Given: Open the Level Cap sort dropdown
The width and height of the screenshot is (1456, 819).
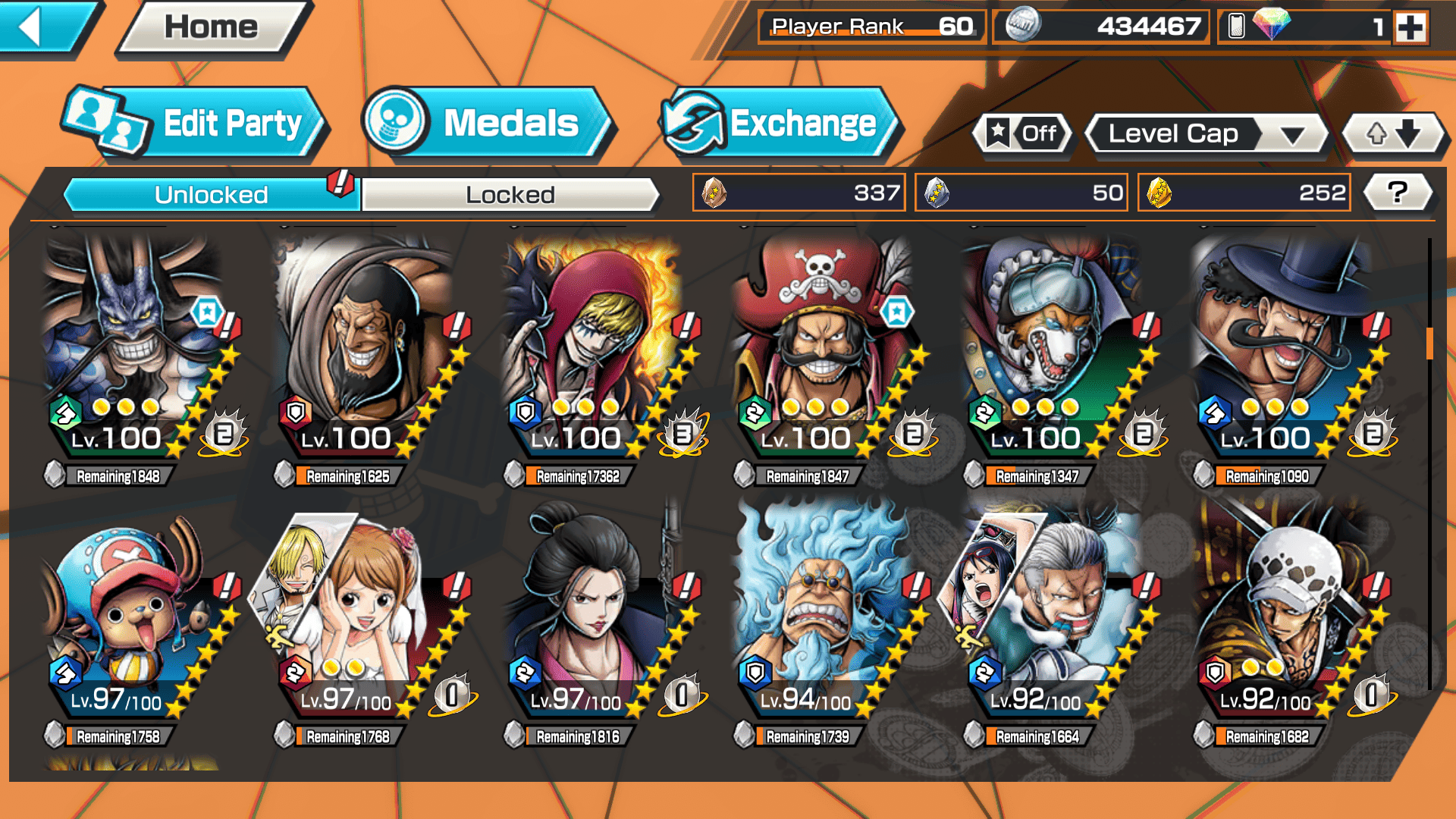Looking at the screenshot, I should click(x=1207, y=134).
